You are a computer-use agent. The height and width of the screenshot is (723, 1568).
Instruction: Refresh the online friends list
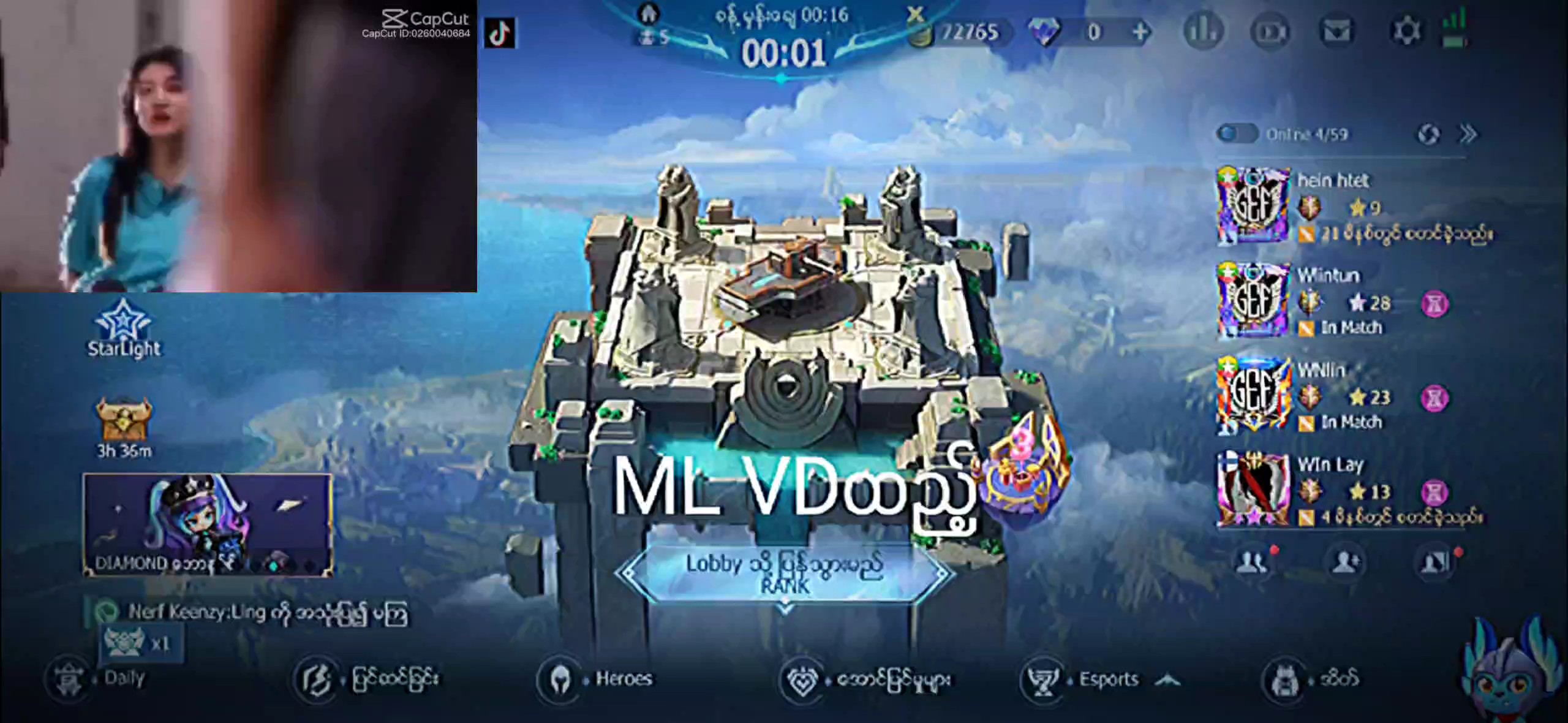1428,134
